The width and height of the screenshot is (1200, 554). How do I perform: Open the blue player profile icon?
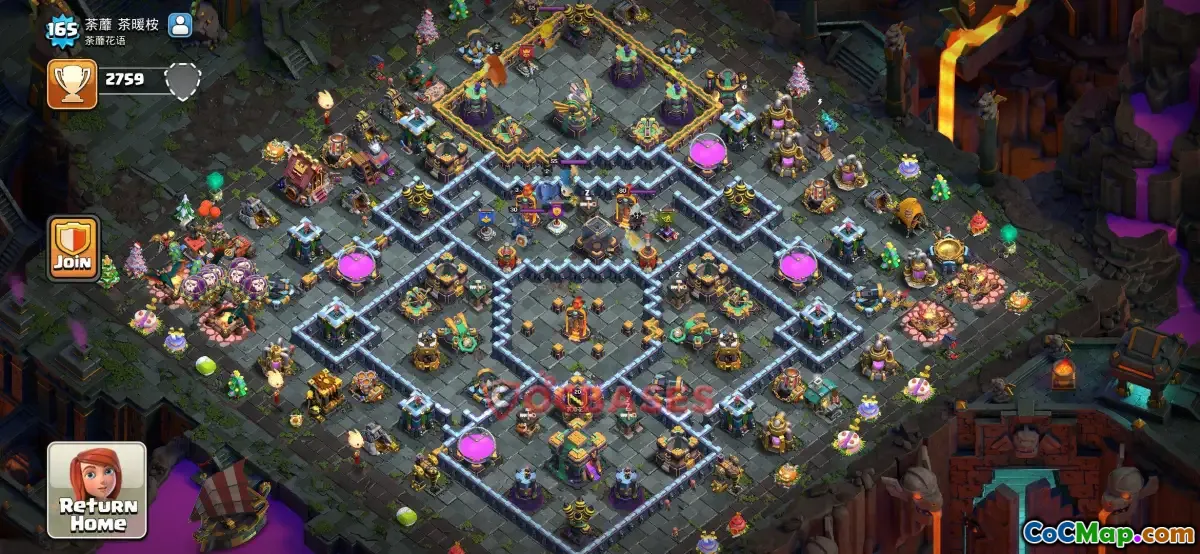coord(180,25)
